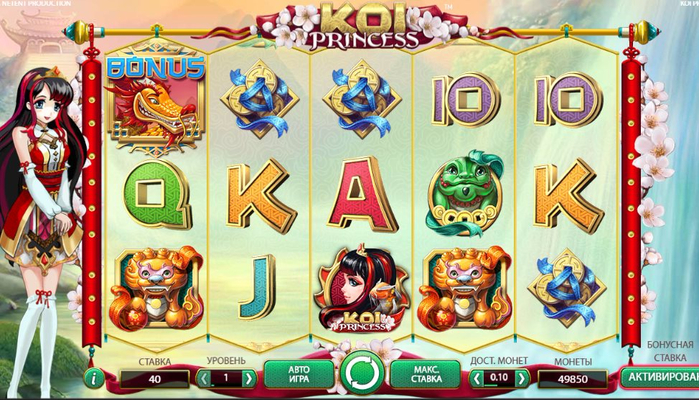The height and width of the screenshot is (400, 699).
Task: Decrease the Уровень bet level
Action: (x=204, y=379)
